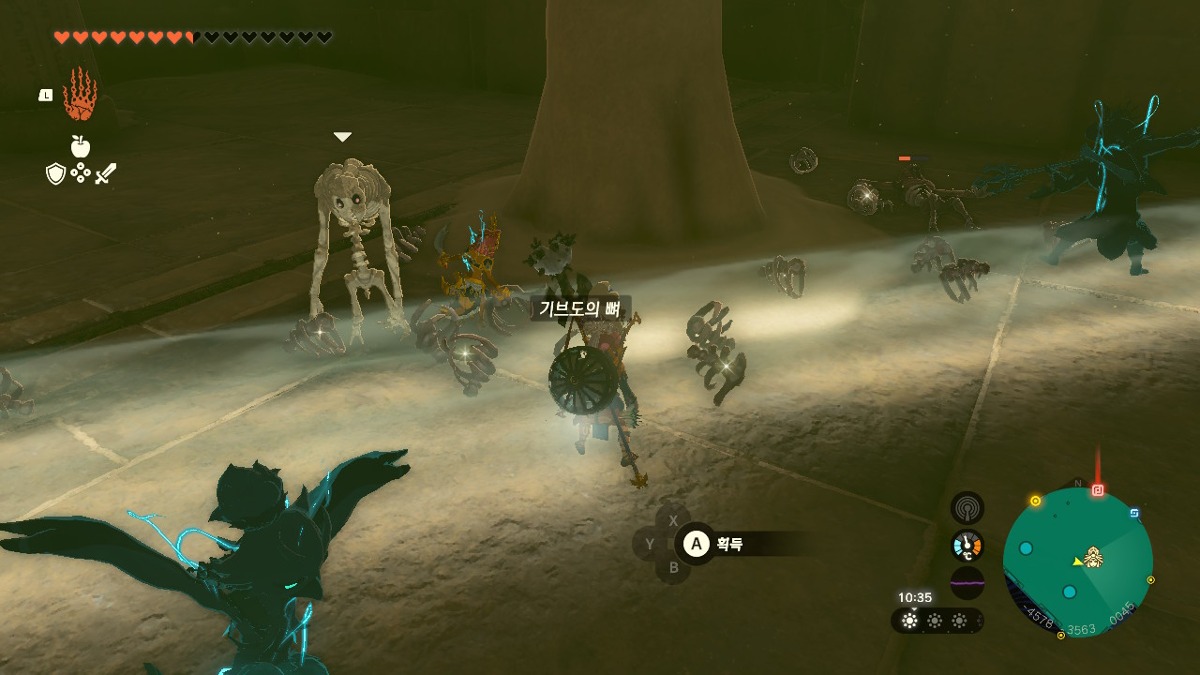Show the weather forecast panel
This screenshot has height=675, width=1200.
tap(936, 621)
